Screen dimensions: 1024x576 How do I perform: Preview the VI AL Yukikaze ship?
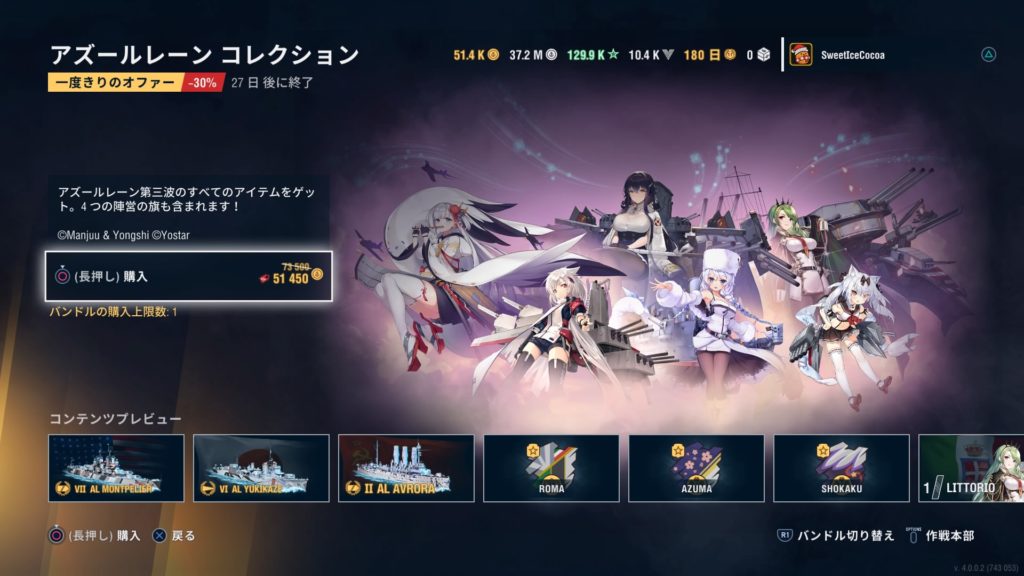point(261,468)
